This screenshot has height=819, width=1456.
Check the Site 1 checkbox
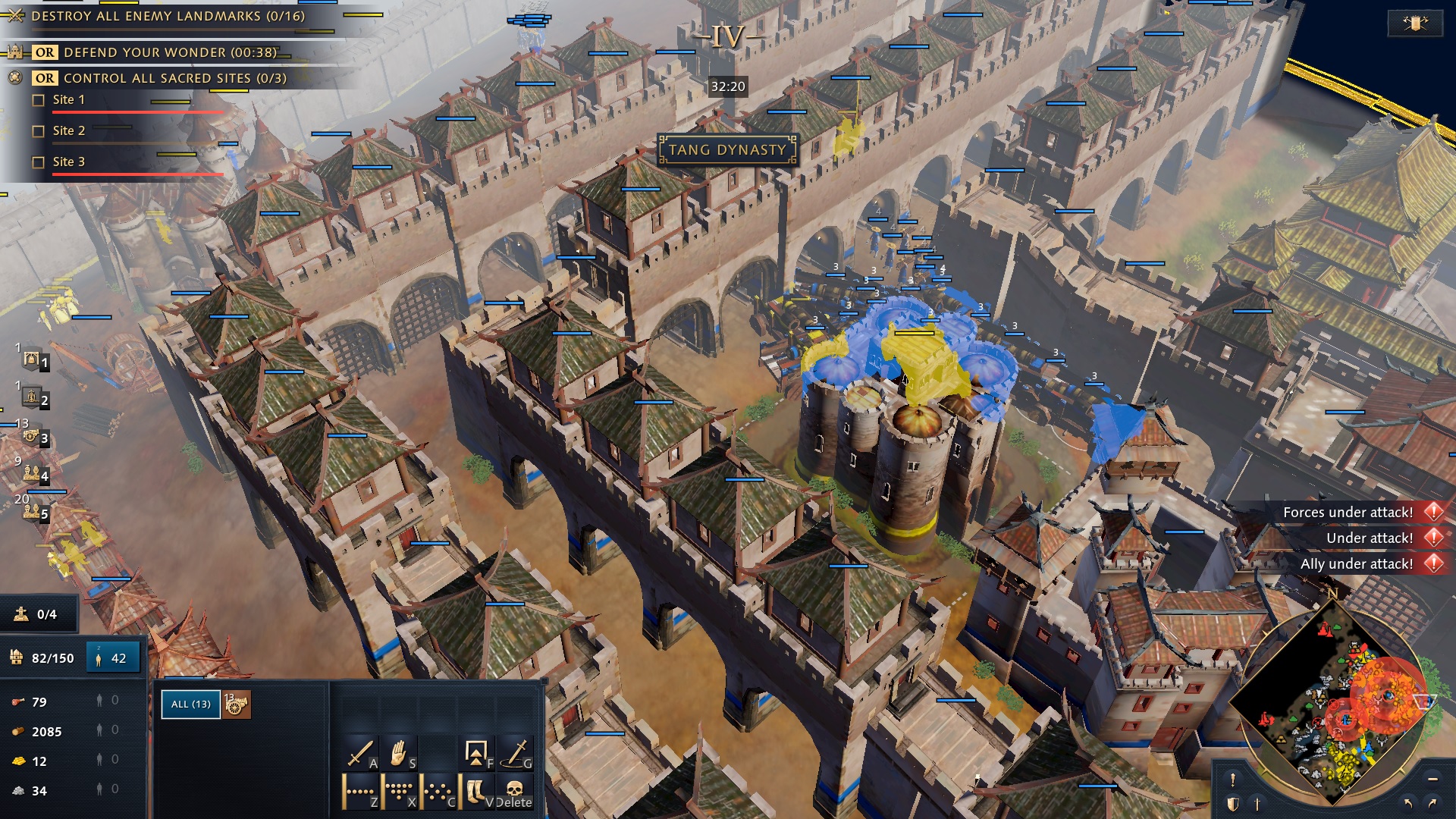(39, 99)
